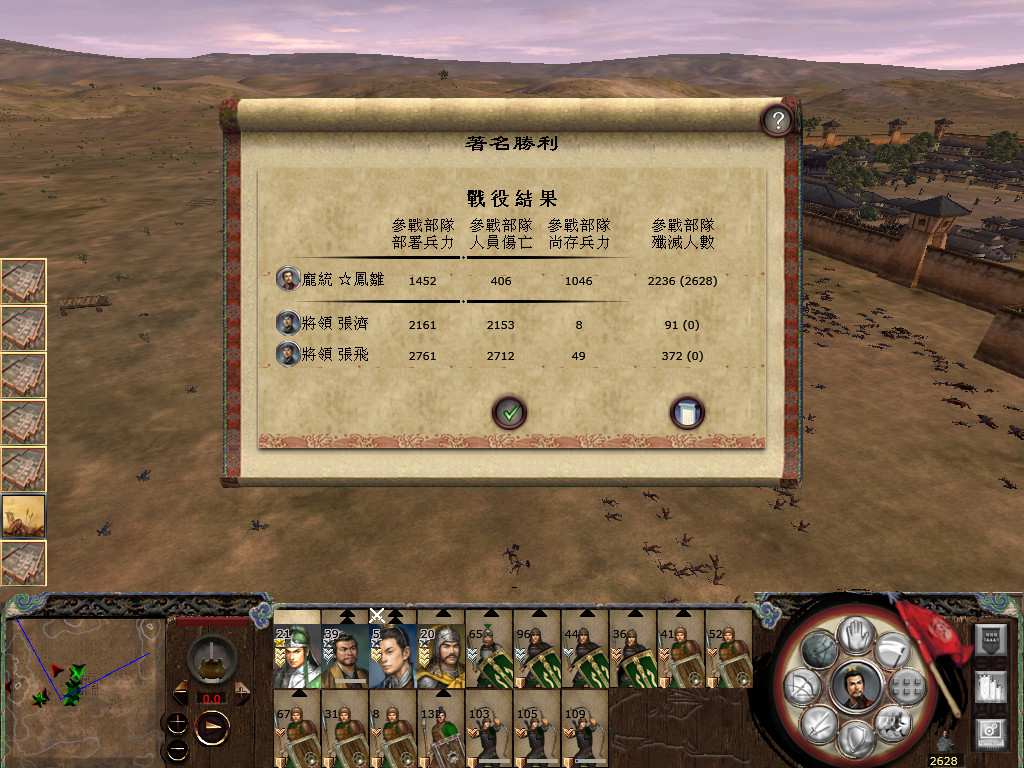Open the game options gear button
This screenshot has height=768, width=1024.
click(x=991, y=732)
